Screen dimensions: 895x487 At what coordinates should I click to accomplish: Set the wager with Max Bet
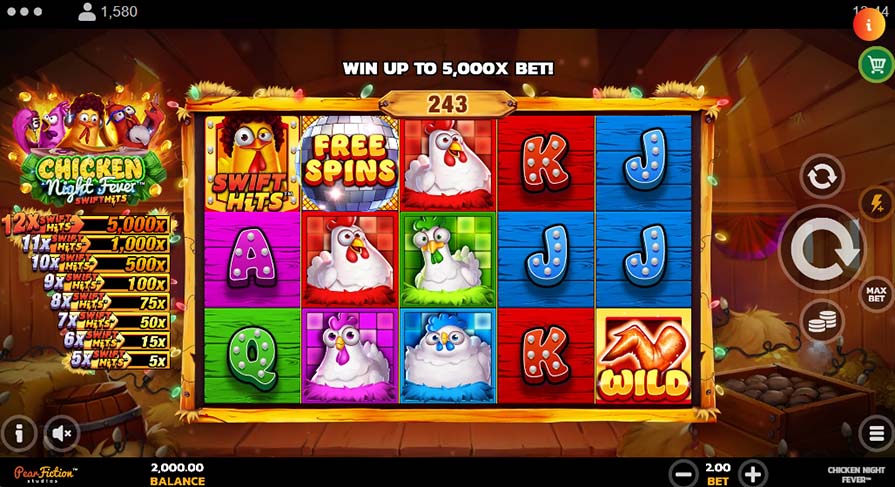pyautogui.click(x=876, y=294)
